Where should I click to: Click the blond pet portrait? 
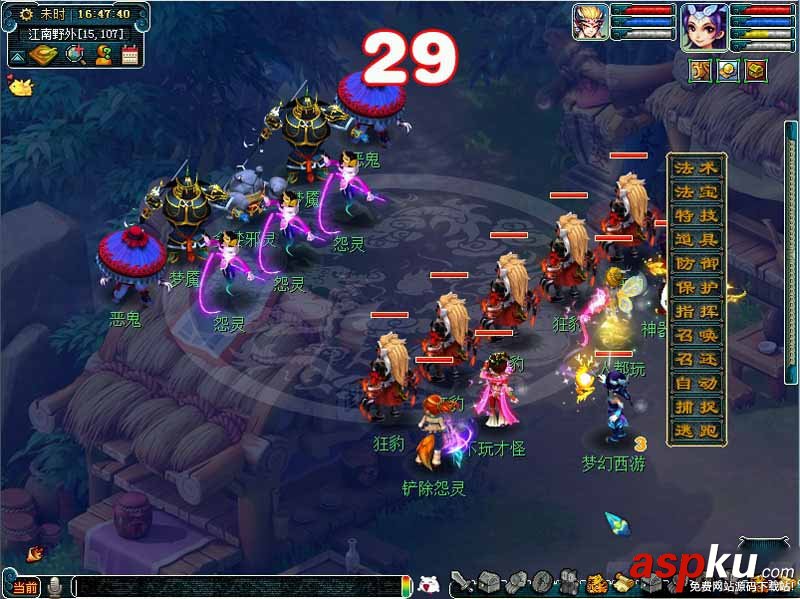[x=590, y=22]
